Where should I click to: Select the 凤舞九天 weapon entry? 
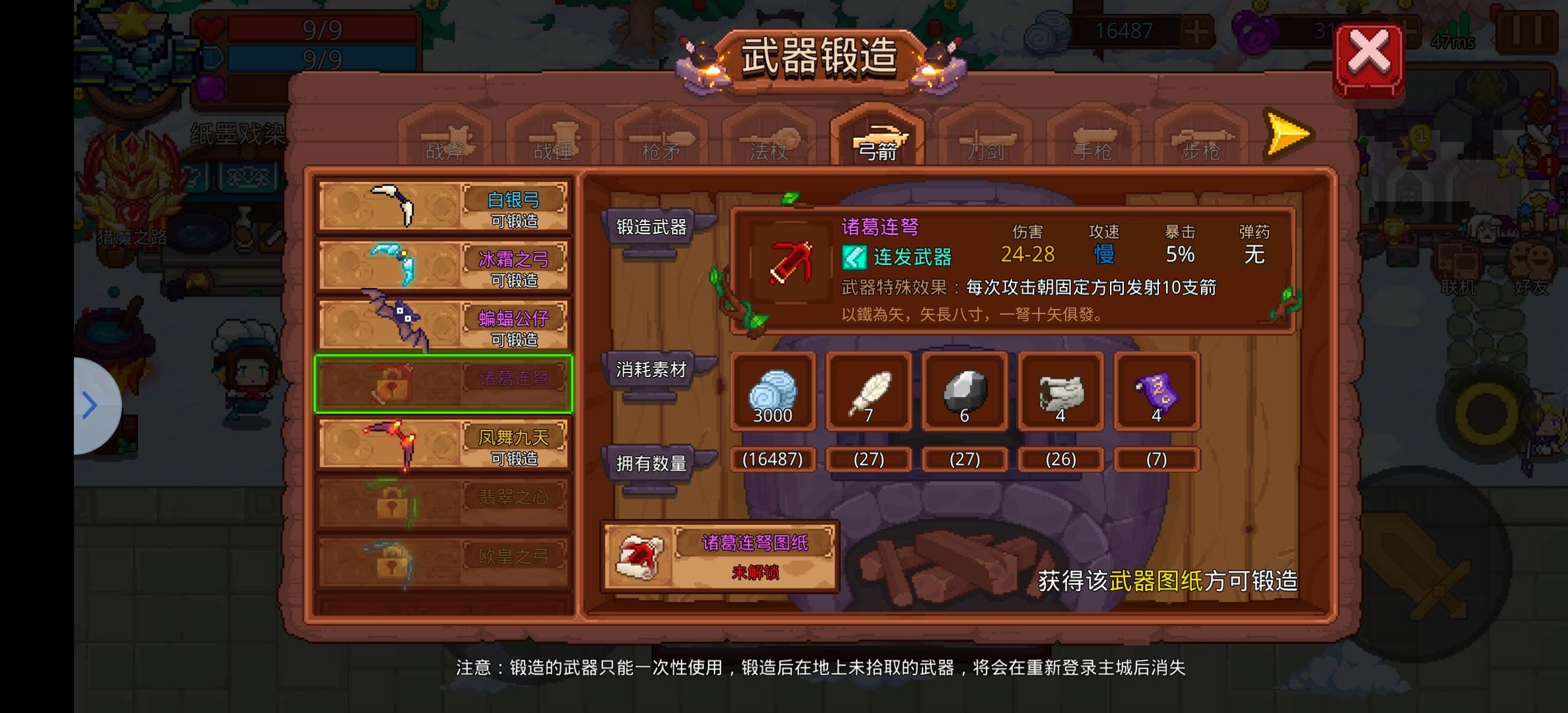coord(442,444)
